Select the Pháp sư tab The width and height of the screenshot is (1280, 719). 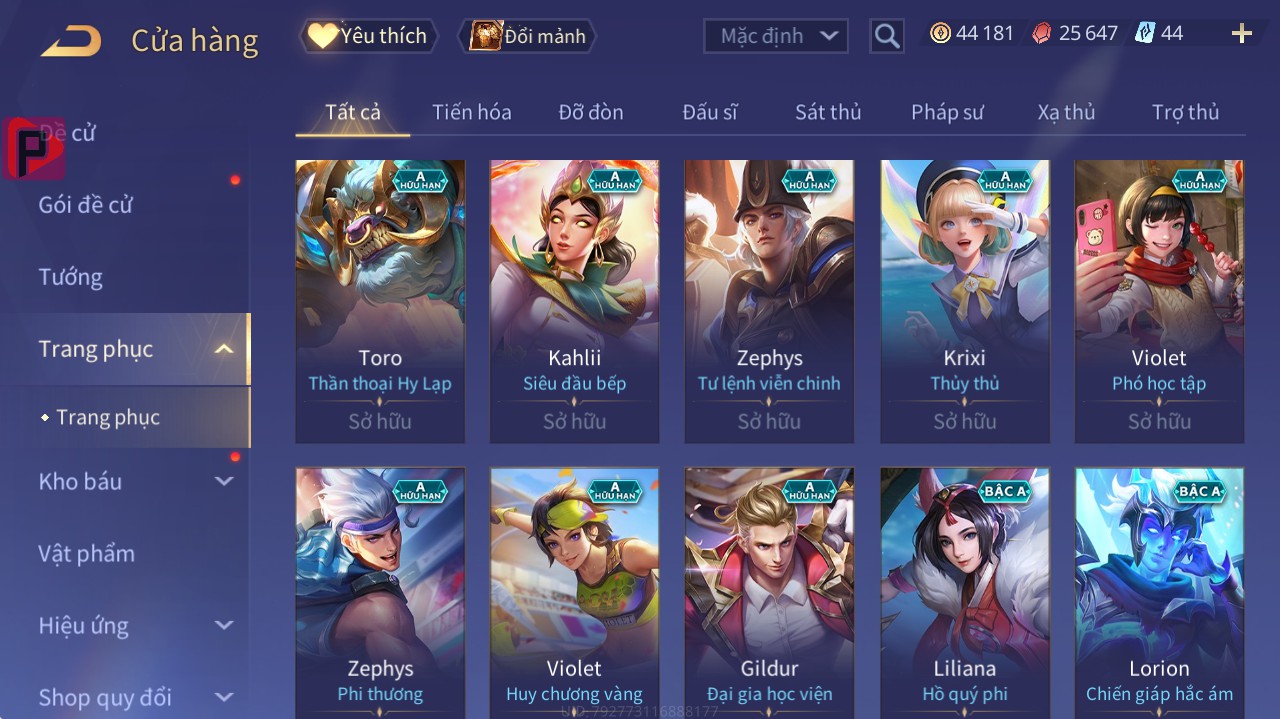click(x=947, y=112)
